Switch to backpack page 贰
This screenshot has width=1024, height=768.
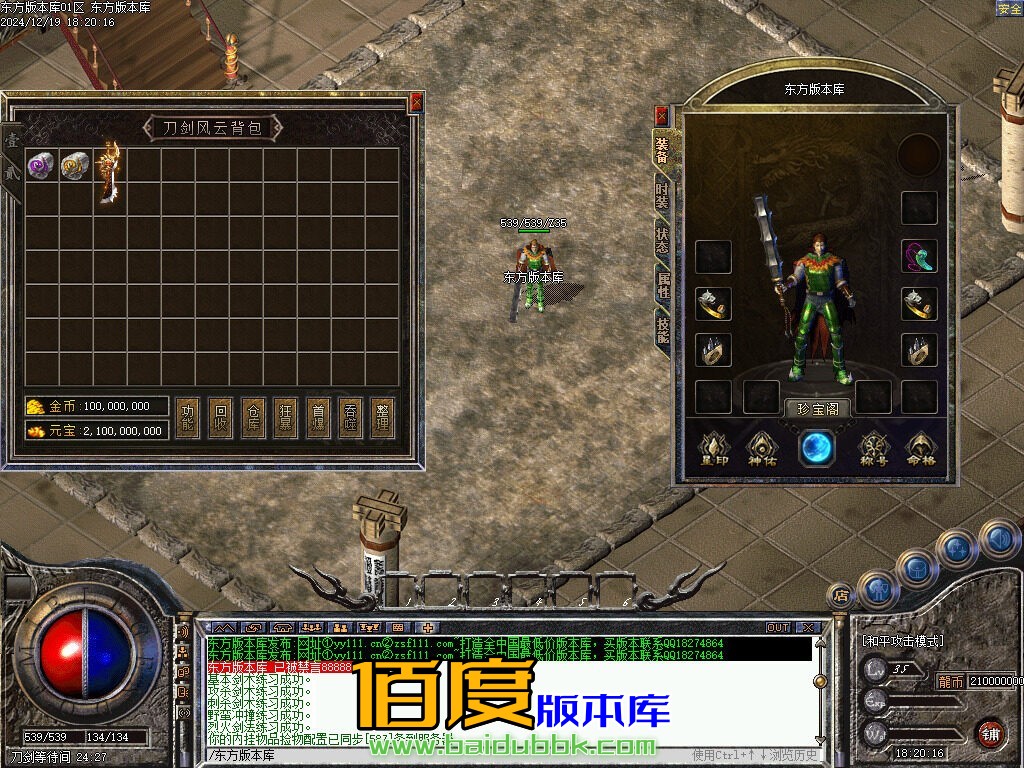pos(12,174)
